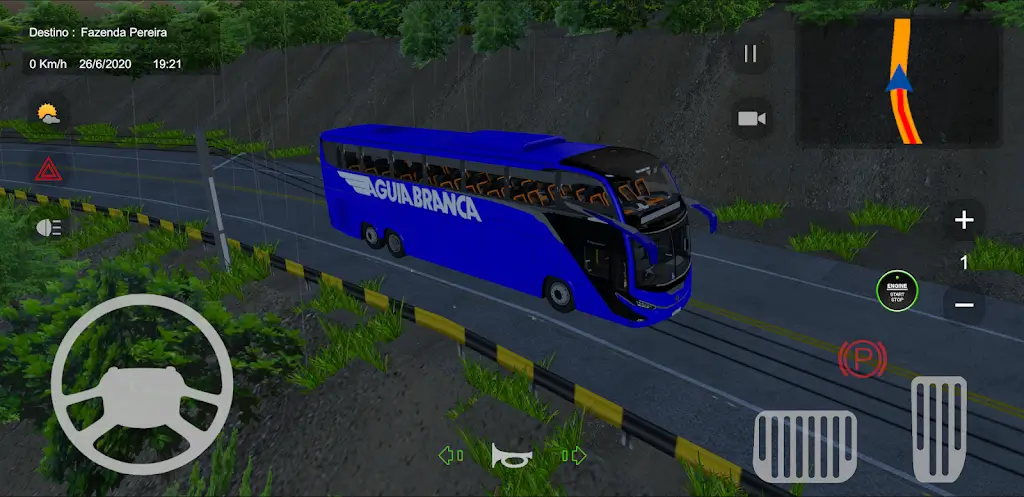The image size is (1024, 497).
Task: Pause the game with the pause button
Action: click(751, 55)
